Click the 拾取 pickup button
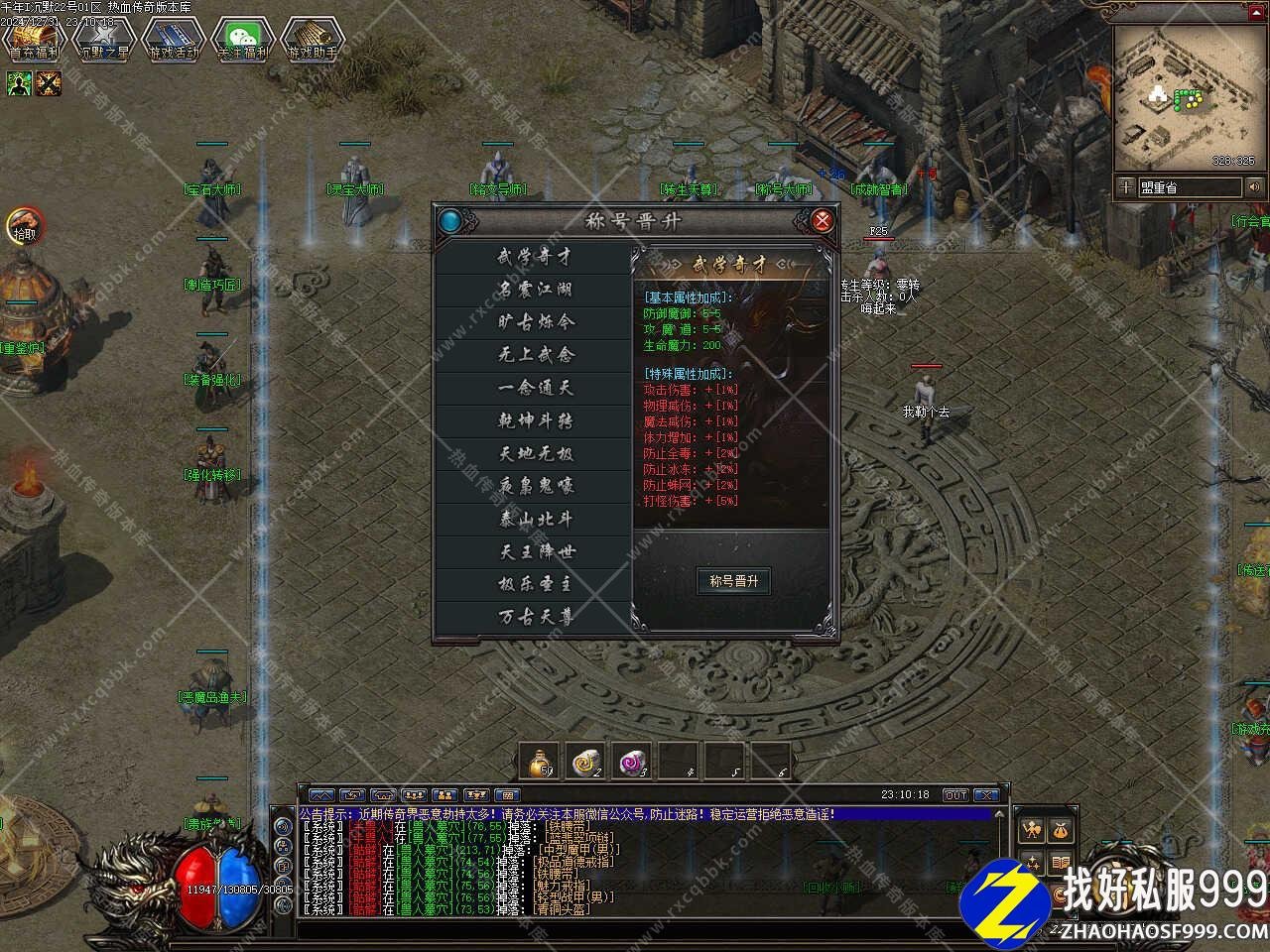Viewport: 1270px width, 952px height. click(x=25, y=227)
